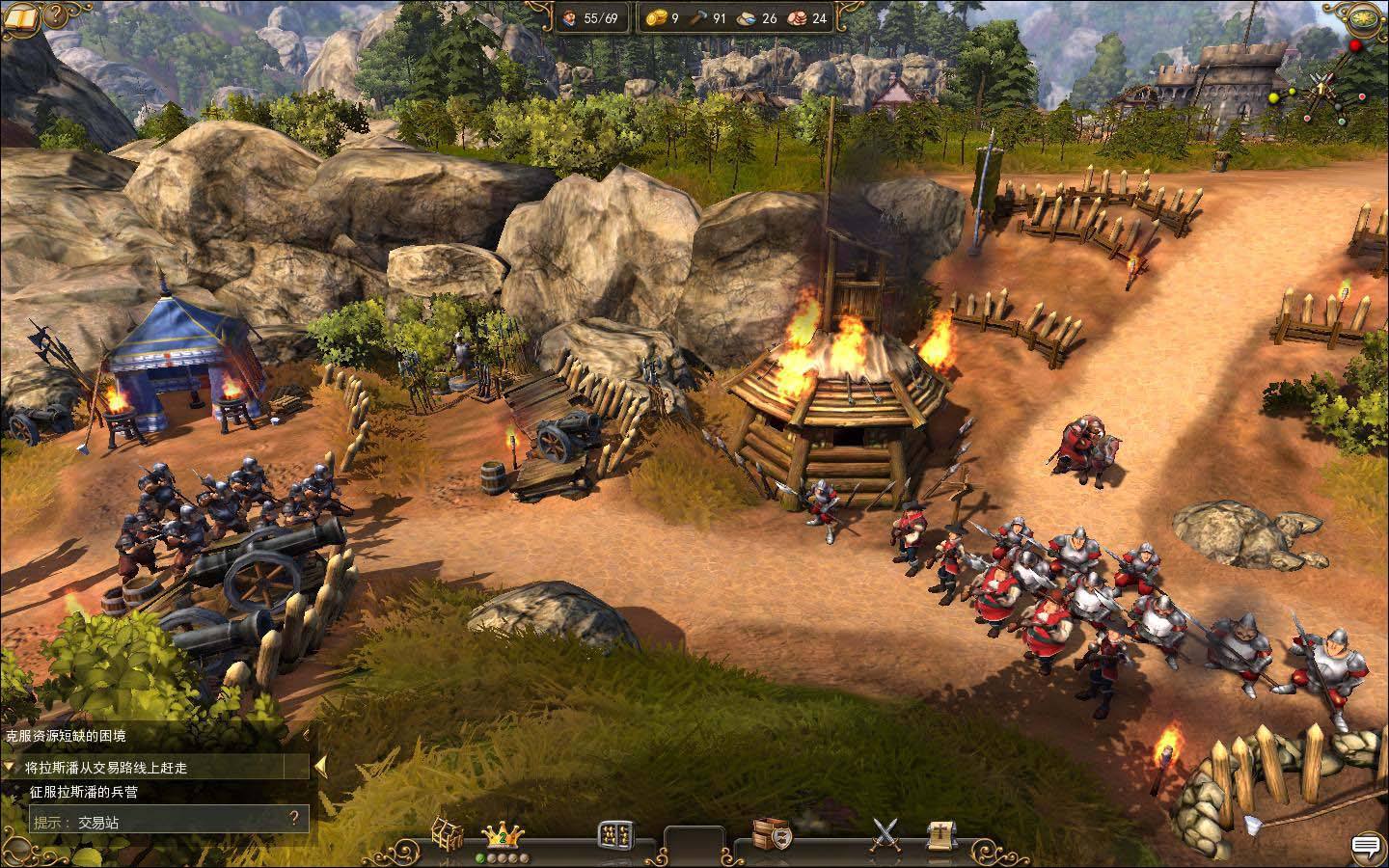Viewport: 1389px width, 868px height.
Task: Select the objective 征服拉斯潘的兵营
Action: [82, 792]
